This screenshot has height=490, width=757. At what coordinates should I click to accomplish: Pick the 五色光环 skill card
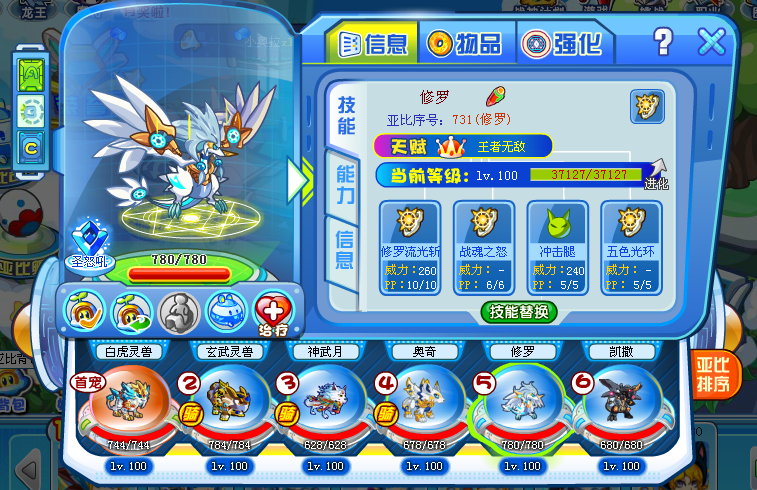tap(630, 246)
